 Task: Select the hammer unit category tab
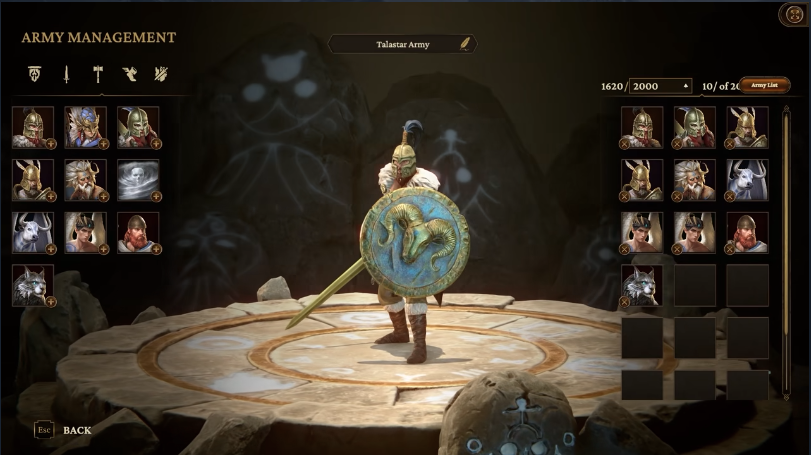click(x=98, y=74)
